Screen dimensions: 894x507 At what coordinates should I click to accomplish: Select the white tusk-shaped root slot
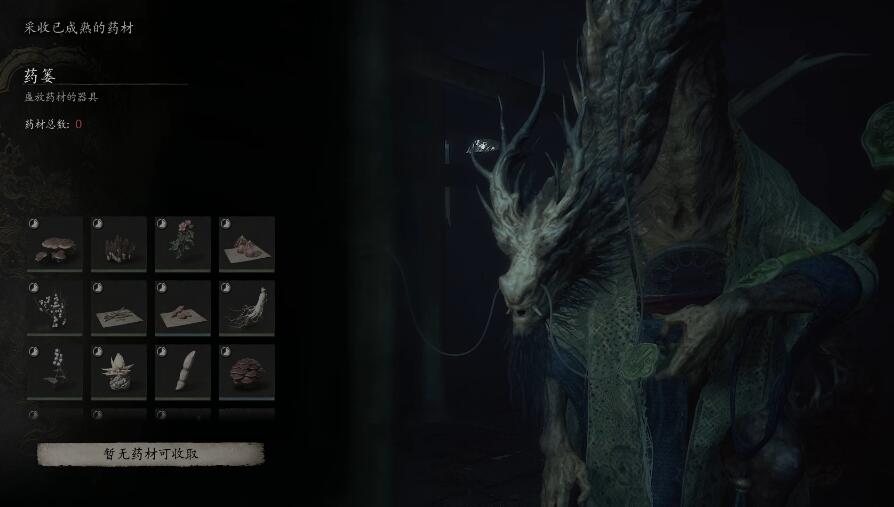tap(183, 372)
